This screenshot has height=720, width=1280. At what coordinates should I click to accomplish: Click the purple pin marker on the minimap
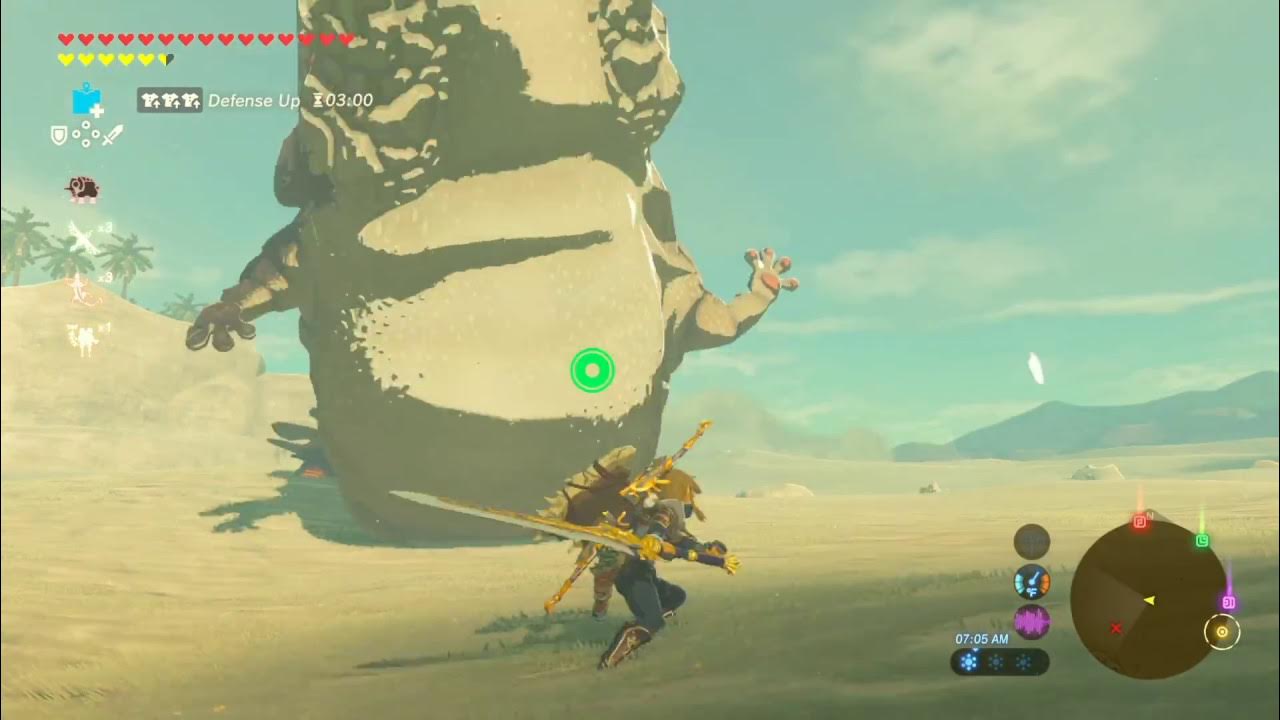pos(1228,601)
